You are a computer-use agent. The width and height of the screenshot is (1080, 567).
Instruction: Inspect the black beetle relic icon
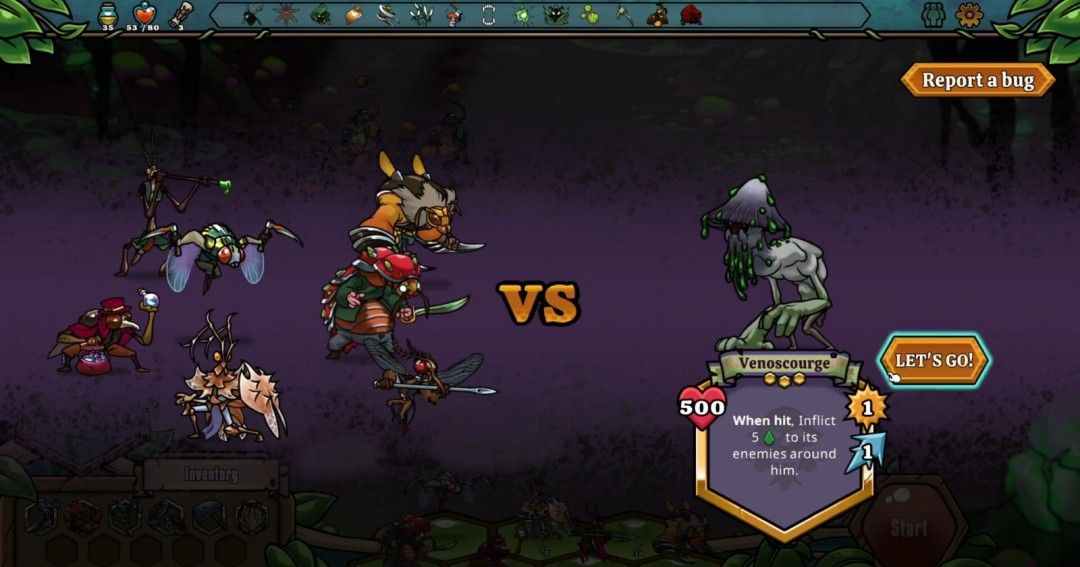click(251, 14)
